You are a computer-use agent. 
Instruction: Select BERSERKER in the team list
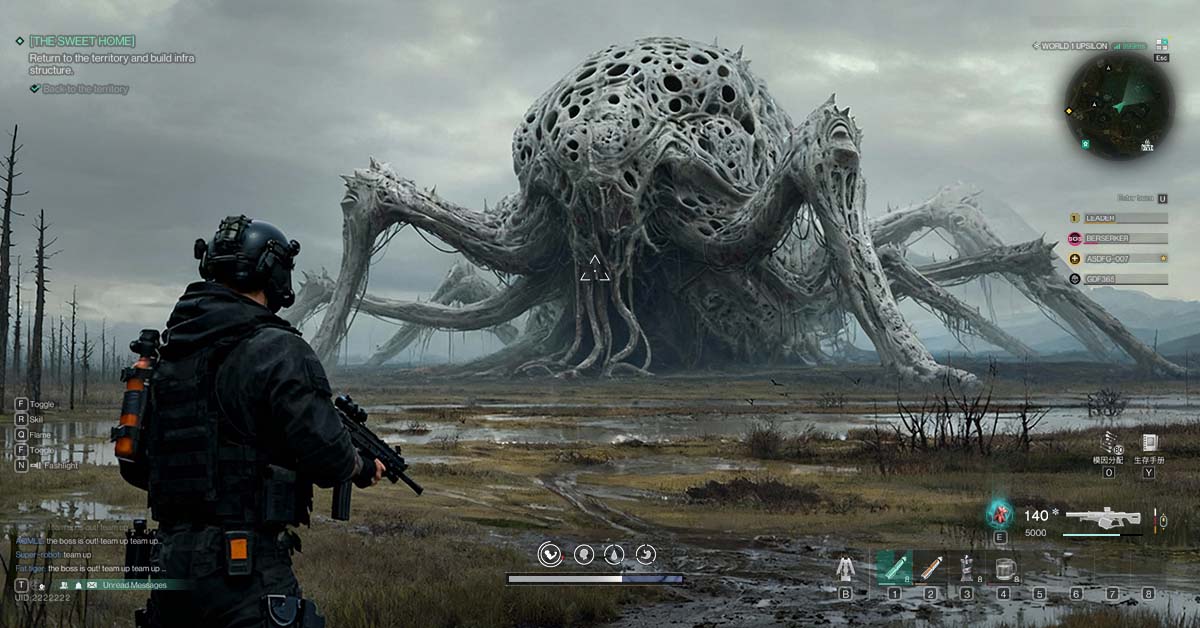tap(1125, 238)
